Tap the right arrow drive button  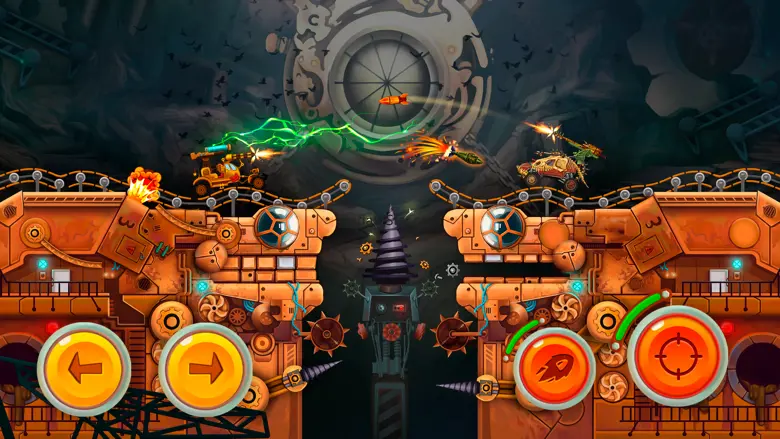(x=205, y=369)
